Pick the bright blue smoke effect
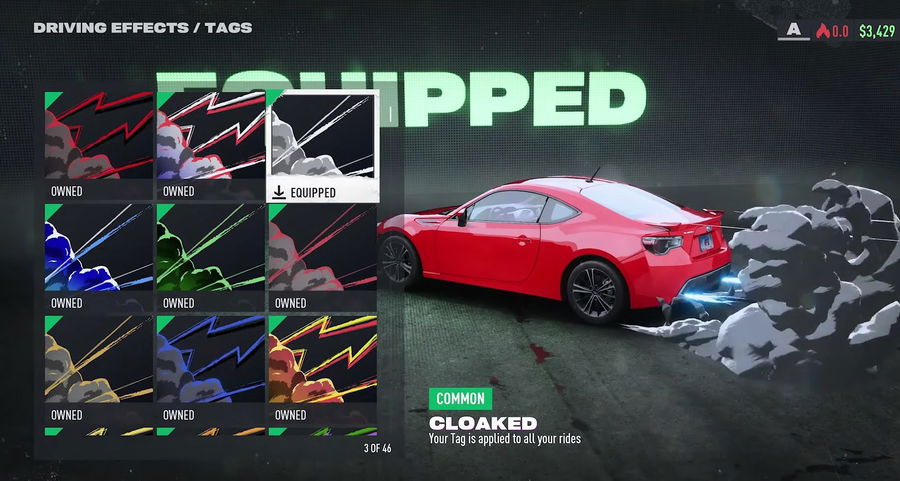The width and height of the screenshot is (900, 481). point(98,257)
